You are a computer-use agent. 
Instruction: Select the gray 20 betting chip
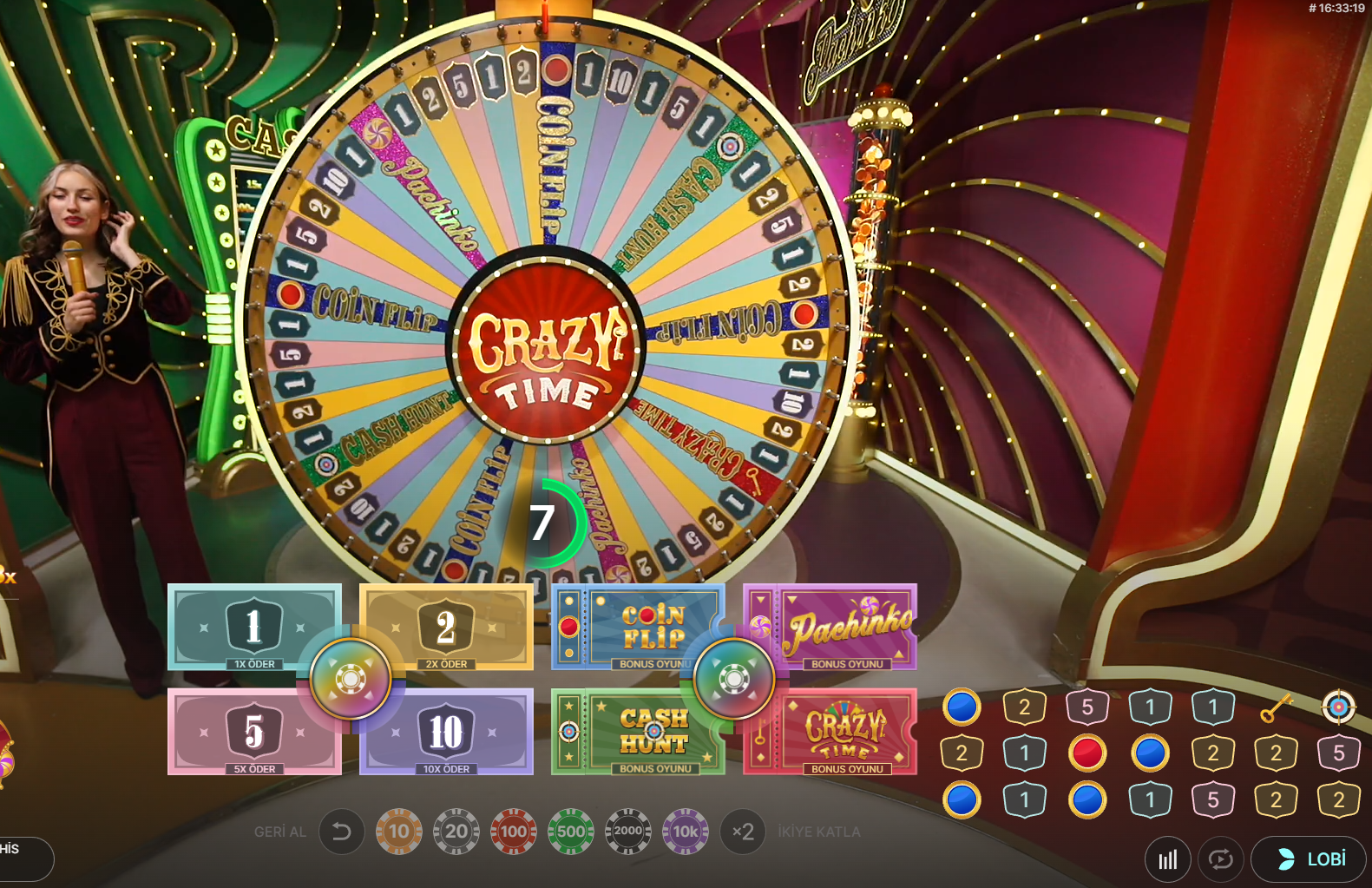456,831
